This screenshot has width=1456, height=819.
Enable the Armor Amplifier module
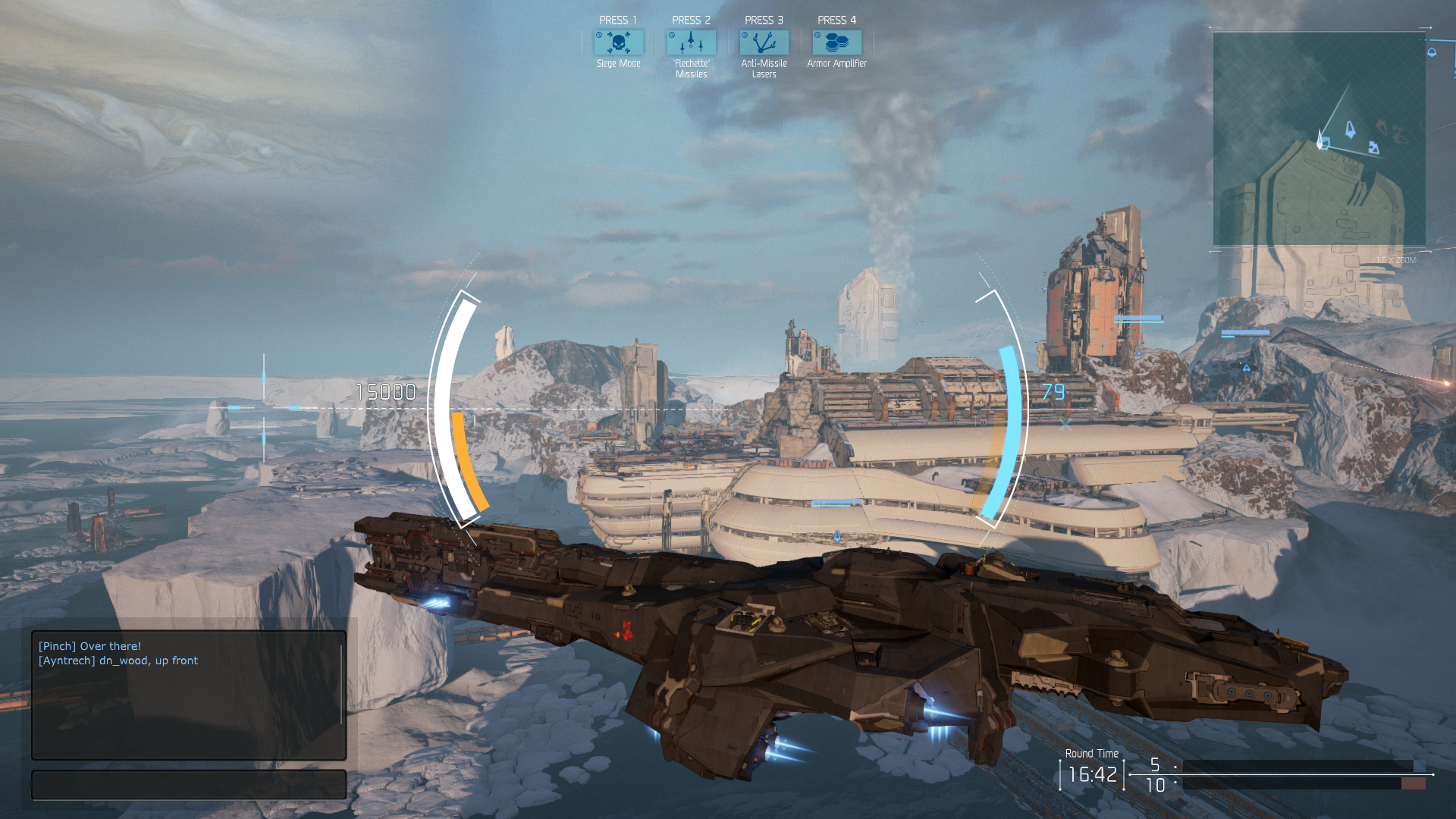tap(836, 42)
